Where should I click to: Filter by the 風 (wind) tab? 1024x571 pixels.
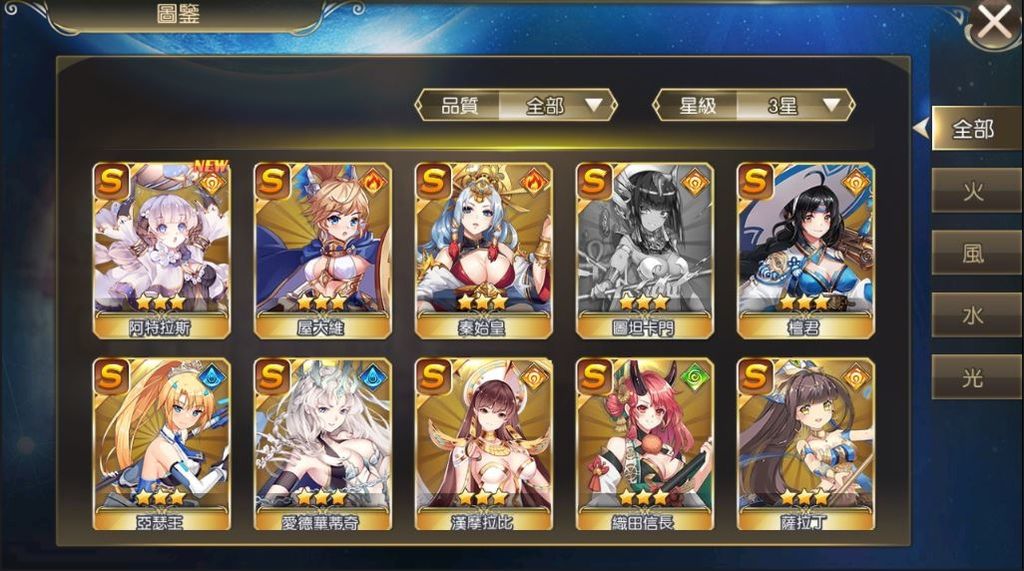tap(973, 253)
